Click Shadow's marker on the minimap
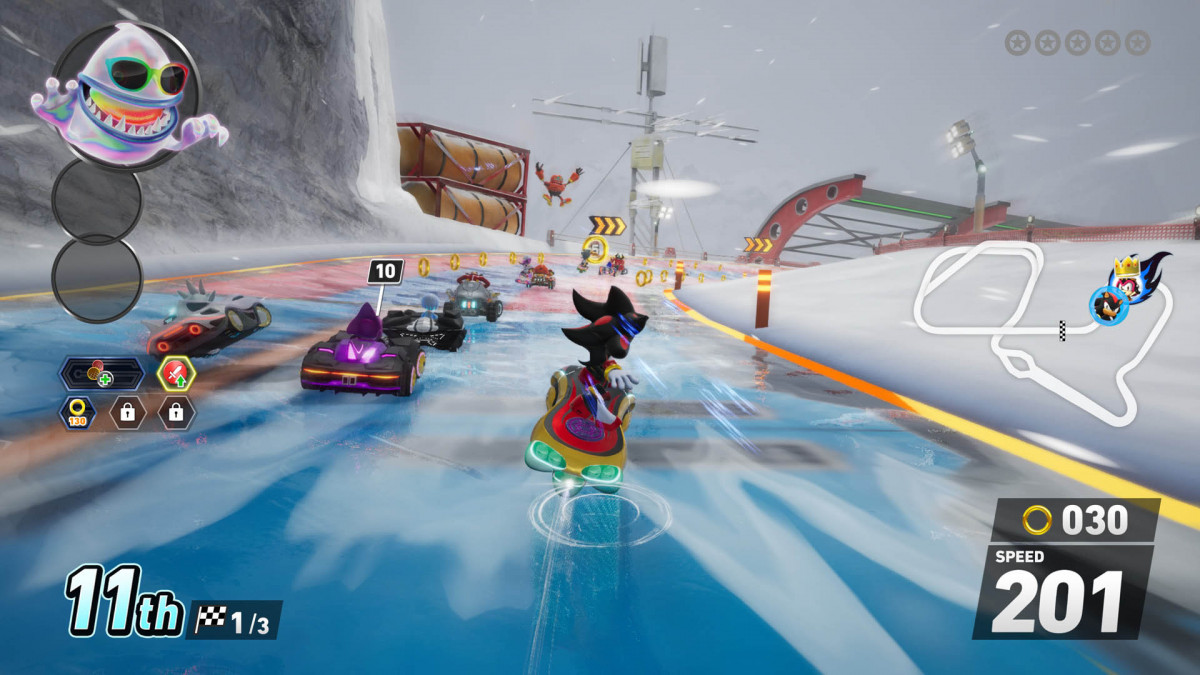 click(x=1109, y=303)
